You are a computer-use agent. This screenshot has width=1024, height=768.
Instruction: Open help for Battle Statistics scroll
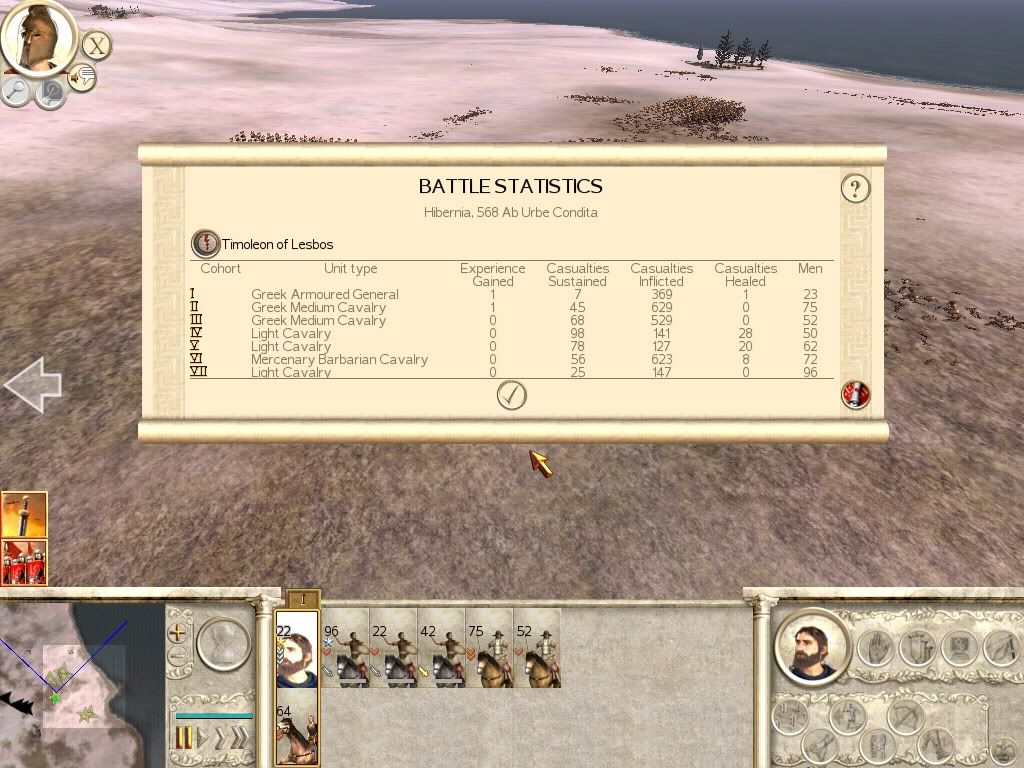pos(855,188)
